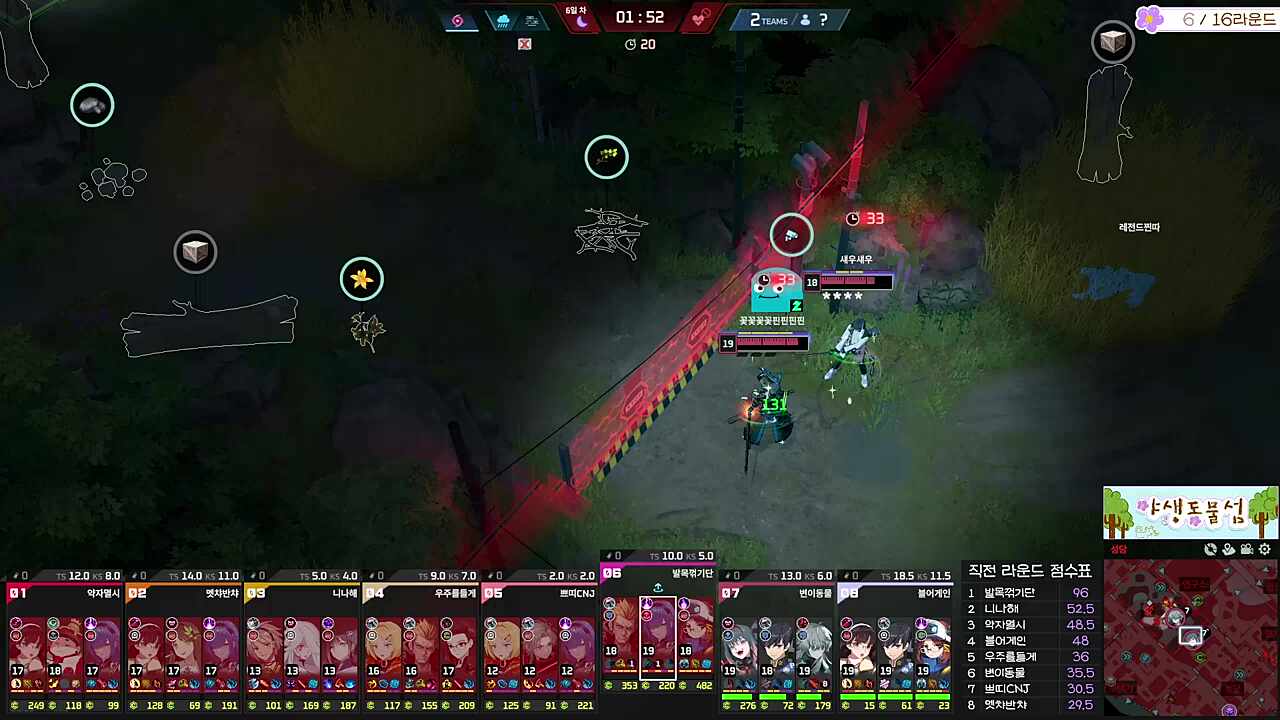
Task: Select team 06 발목꺾기단 panel header
Action: point(657,573)
